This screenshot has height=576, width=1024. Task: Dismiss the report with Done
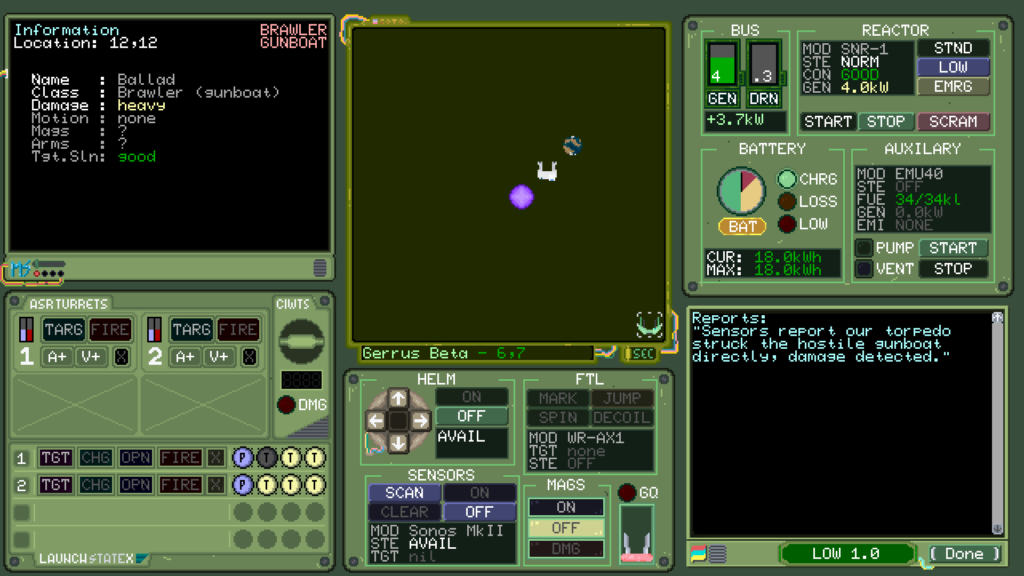coord(964,554)
